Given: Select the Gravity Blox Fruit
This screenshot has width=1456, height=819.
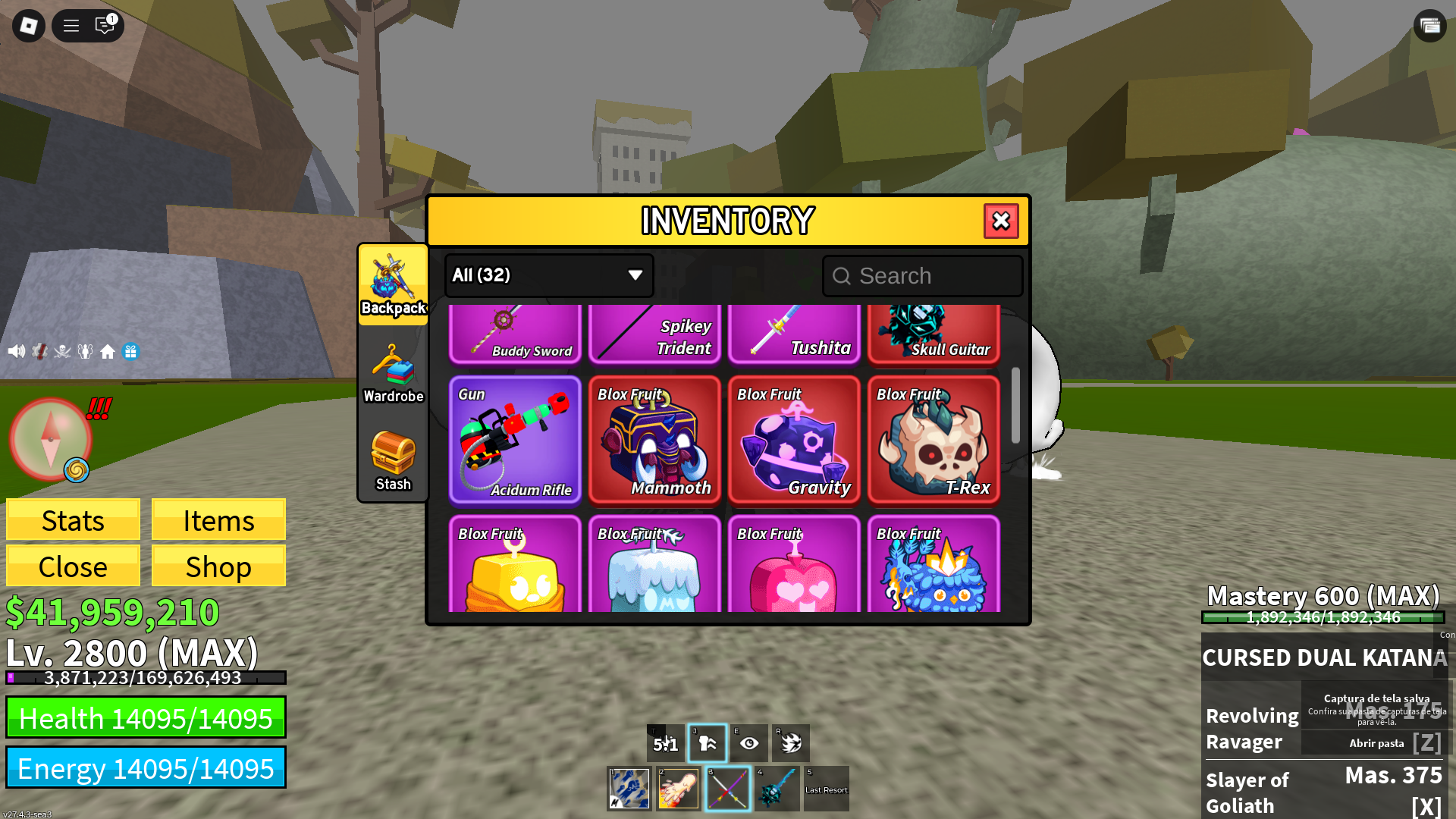Looking at the screenshot, I should coord(794,440).
